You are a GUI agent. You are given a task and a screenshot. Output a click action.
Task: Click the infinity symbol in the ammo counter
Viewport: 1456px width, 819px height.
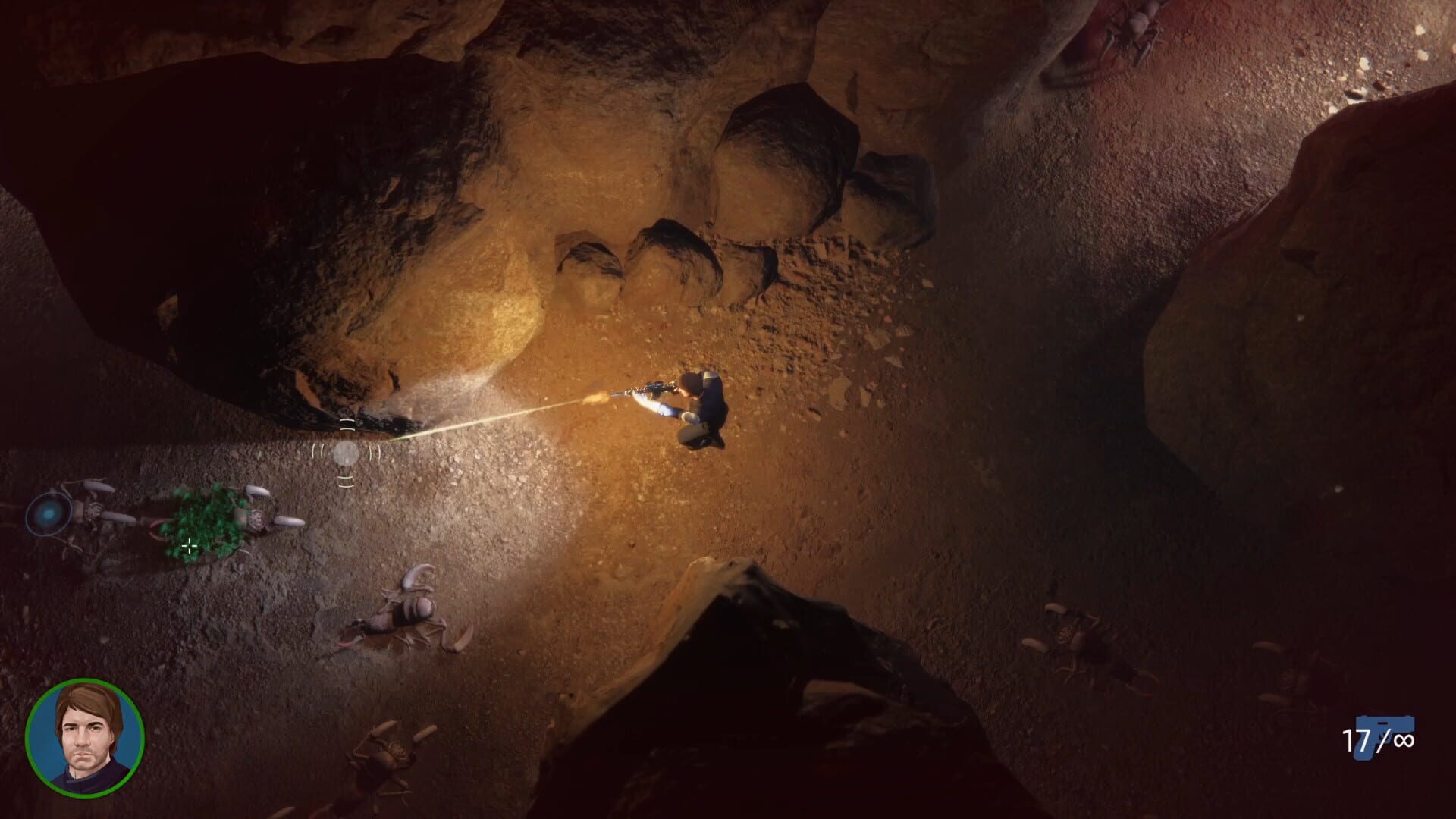[1404, 740]
